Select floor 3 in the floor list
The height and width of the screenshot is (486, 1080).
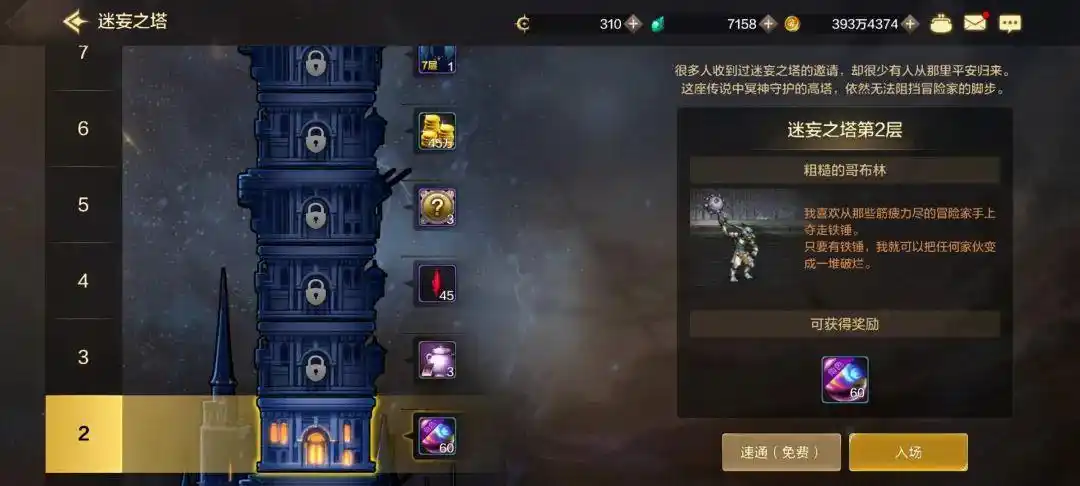[x=83, y=357]
